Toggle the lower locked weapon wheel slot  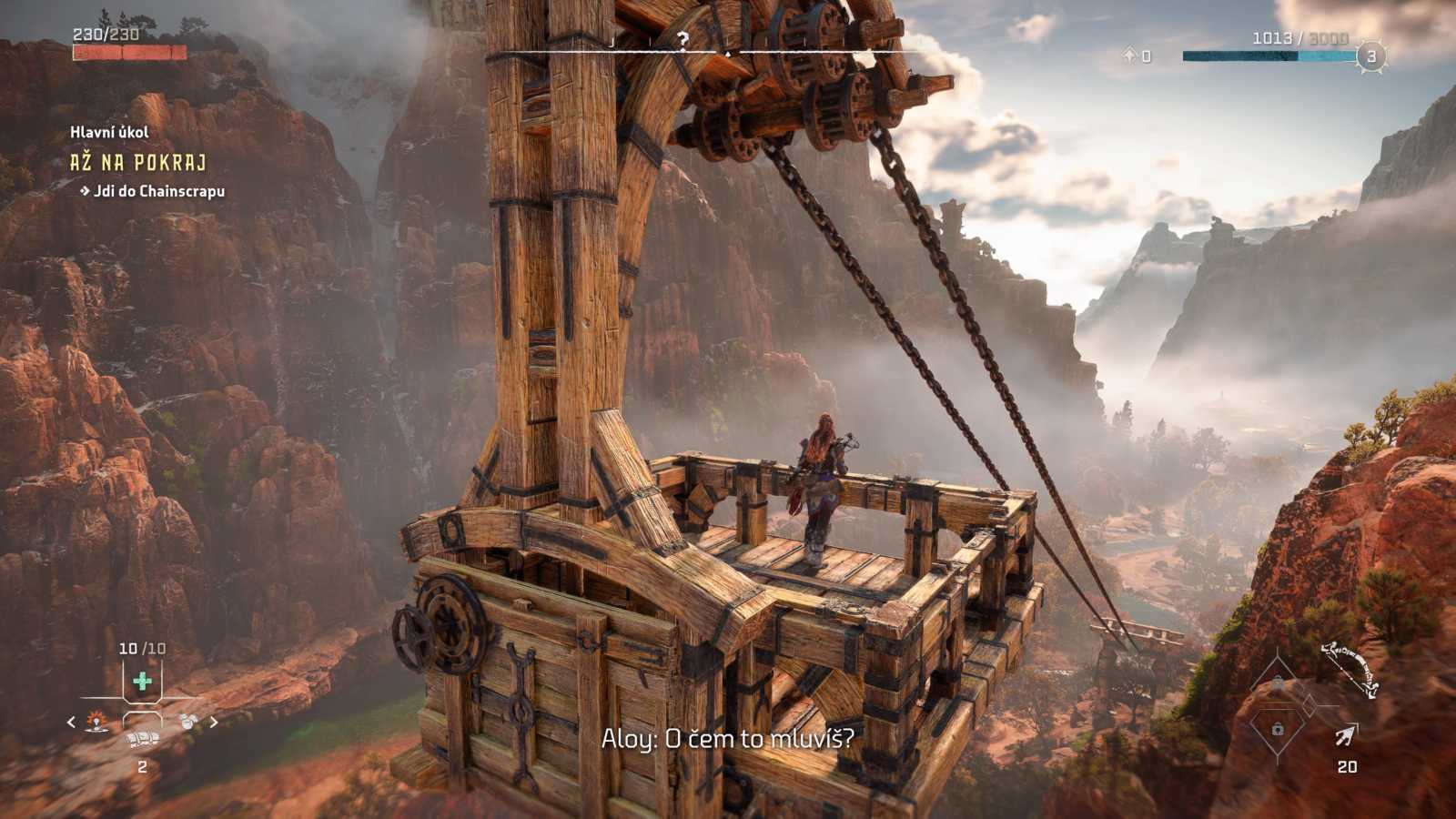(x=1278, y=729)
